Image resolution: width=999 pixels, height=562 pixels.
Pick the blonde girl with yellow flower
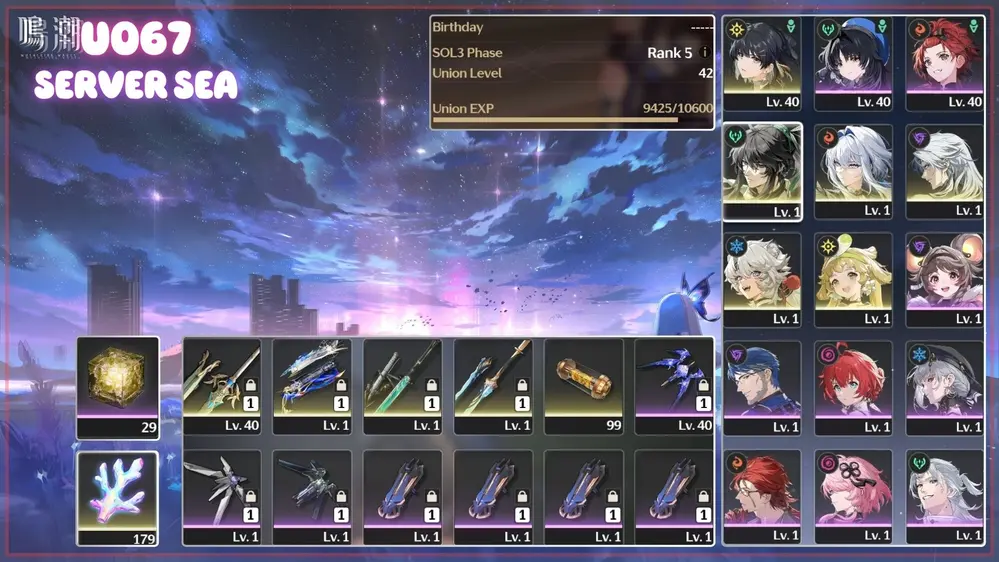pos(853,274)
